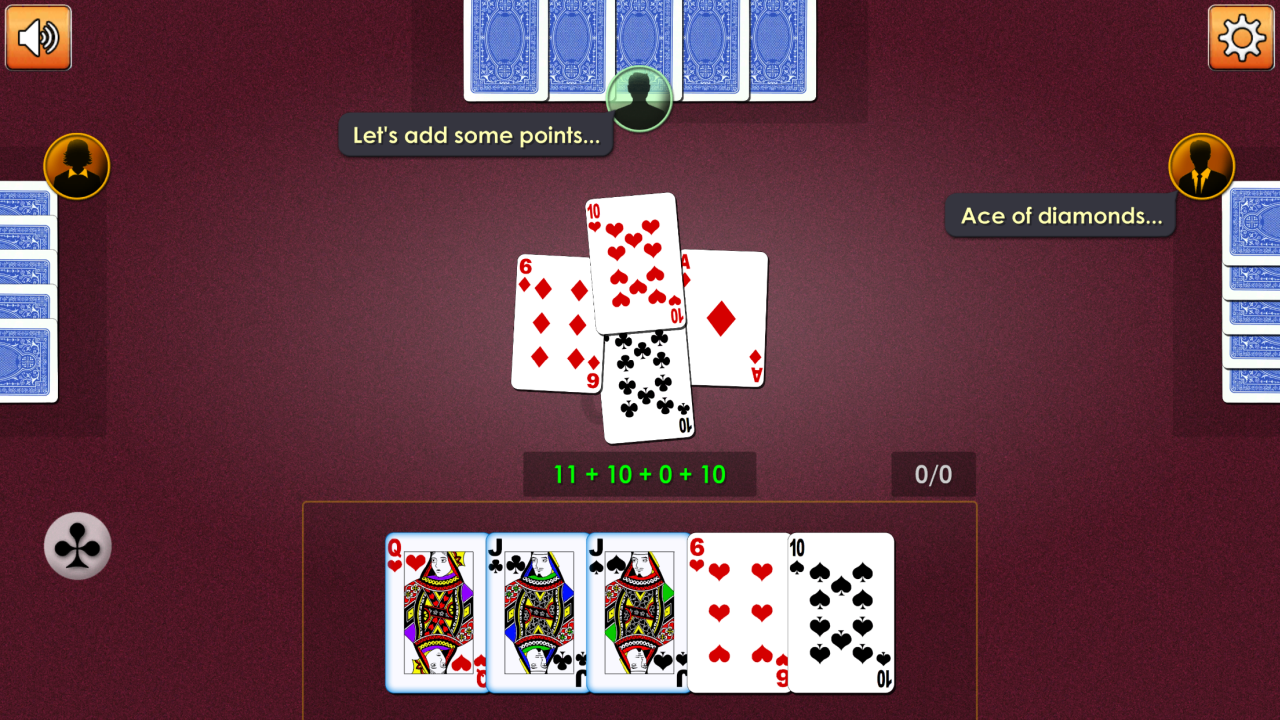The height and width of the screenshot is (720, 1280).
Task: Mute the game sound speaker icon
Action: click(x=38, y=38)
